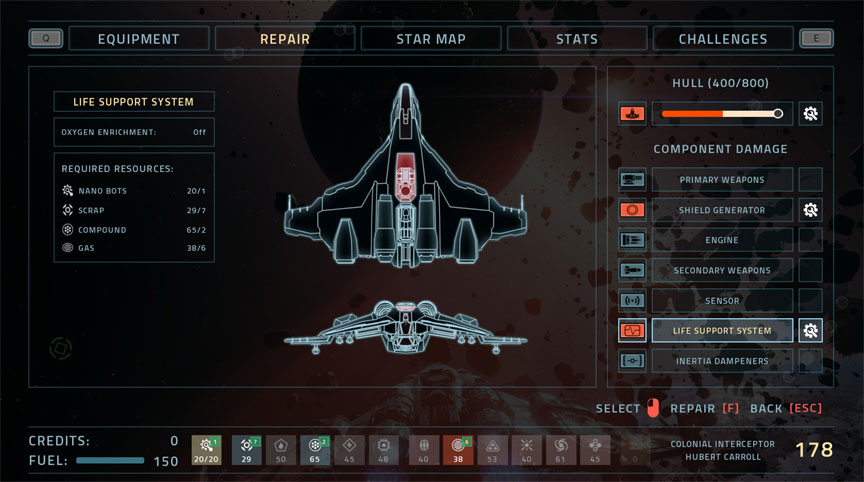Switch to the Equipment tab

[138, 39]
